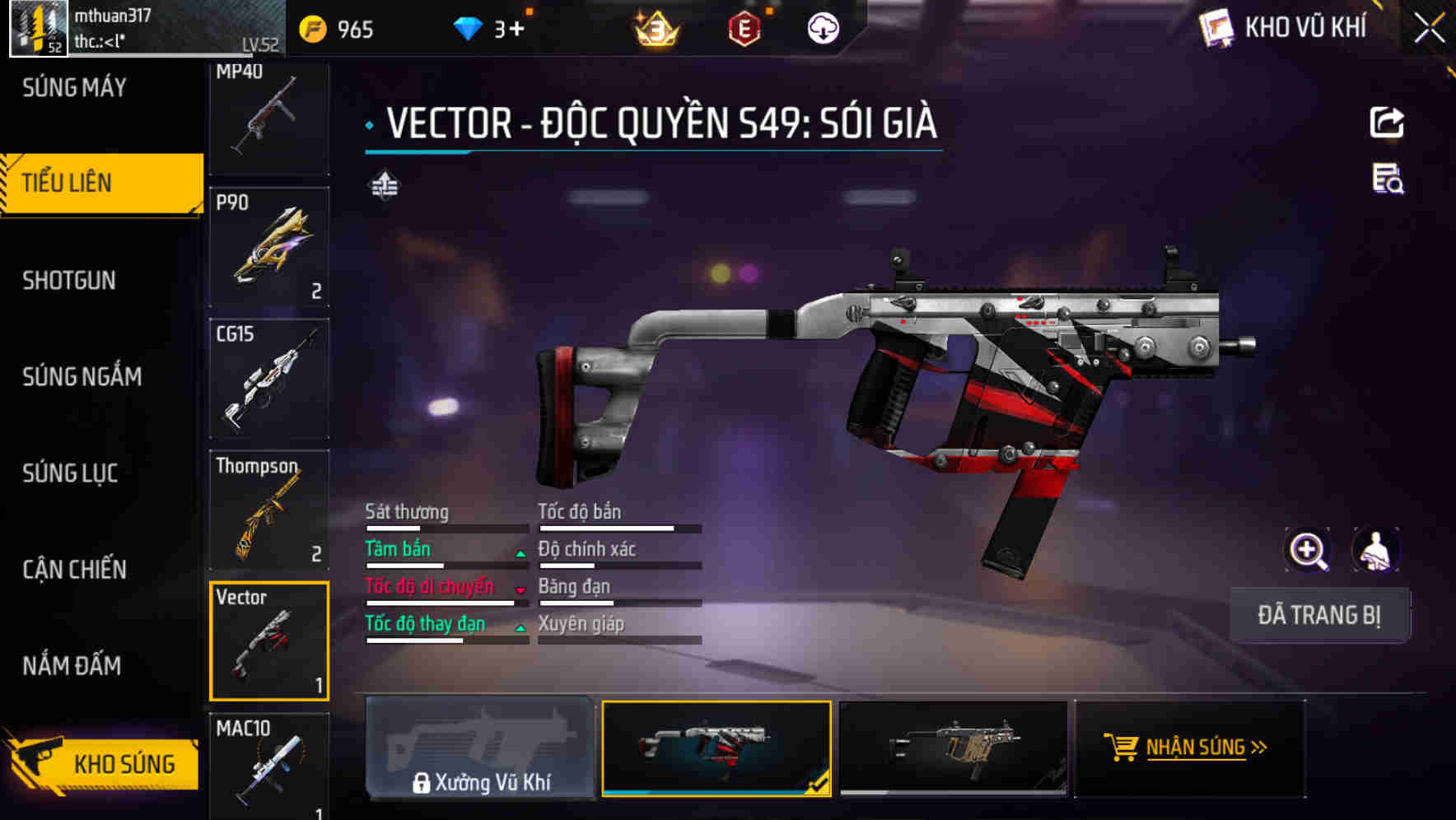This screenshot has height=820, width=1456.
Task: Share the weapon skin
Action: 1387,123
